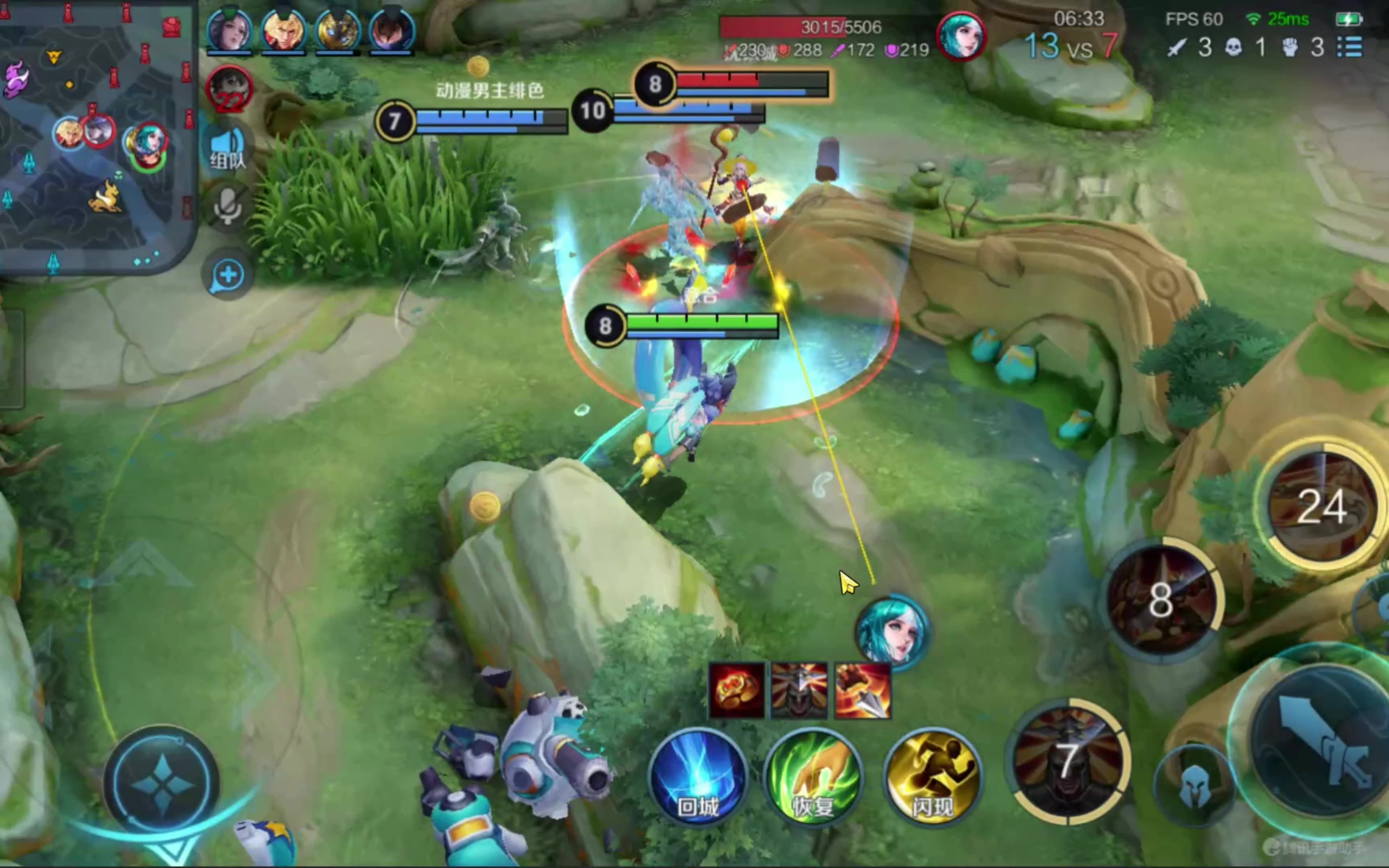The height and width of the screenshot is (868, 1389).
Task: Open the scoreboard list icon
Action: point(1350,47)
